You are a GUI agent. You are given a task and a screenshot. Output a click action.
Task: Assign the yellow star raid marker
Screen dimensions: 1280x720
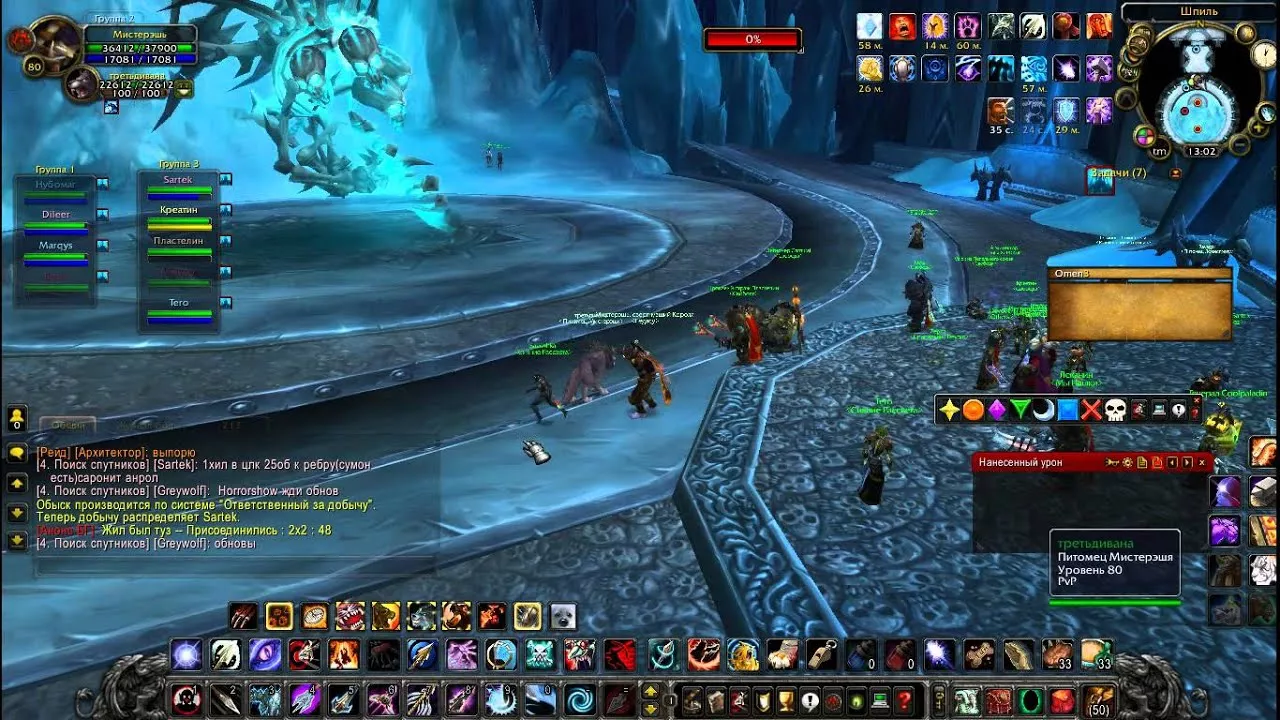(x=949, y=410)
